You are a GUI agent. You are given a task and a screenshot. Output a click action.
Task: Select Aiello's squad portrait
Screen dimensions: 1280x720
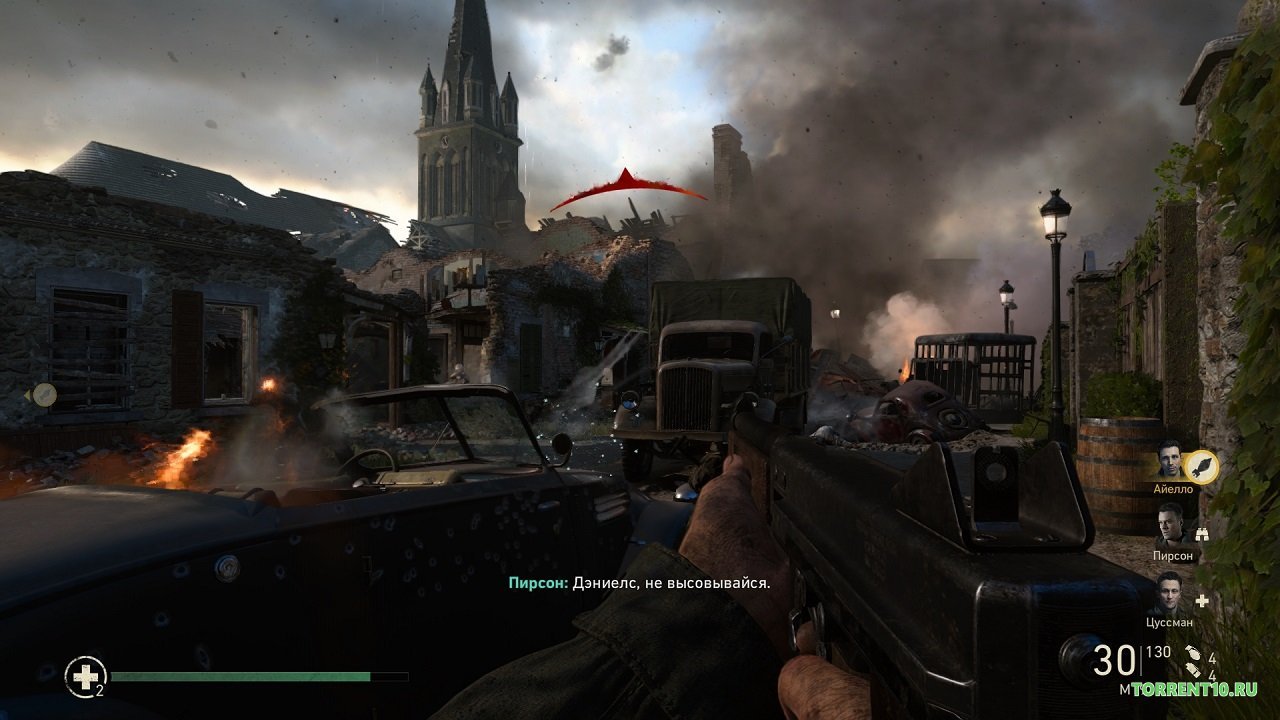click(x=1170, y=459)
